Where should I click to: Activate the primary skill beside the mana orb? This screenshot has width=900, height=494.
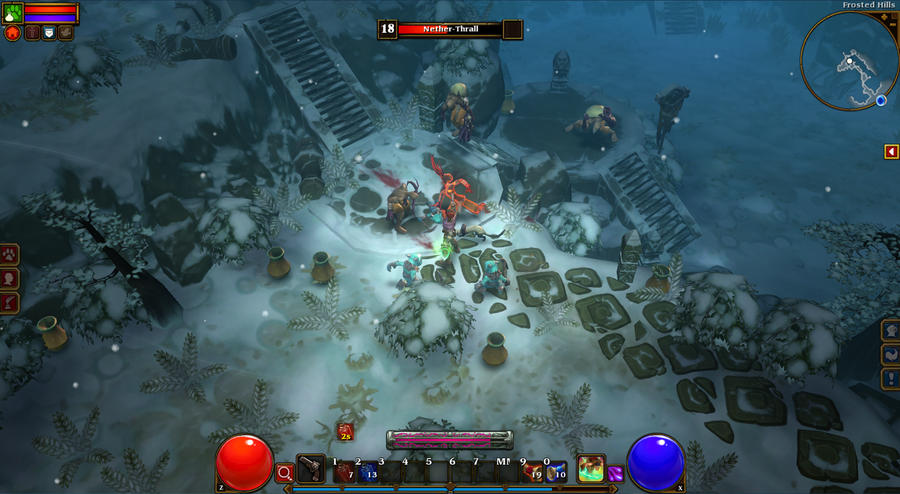[x=591, y=468]
